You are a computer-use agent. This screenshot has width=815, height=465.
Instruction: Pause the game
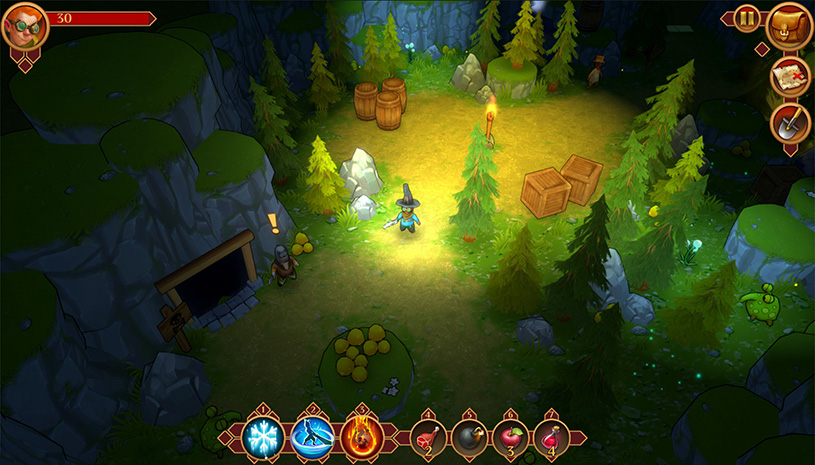(x=747, y=18)
